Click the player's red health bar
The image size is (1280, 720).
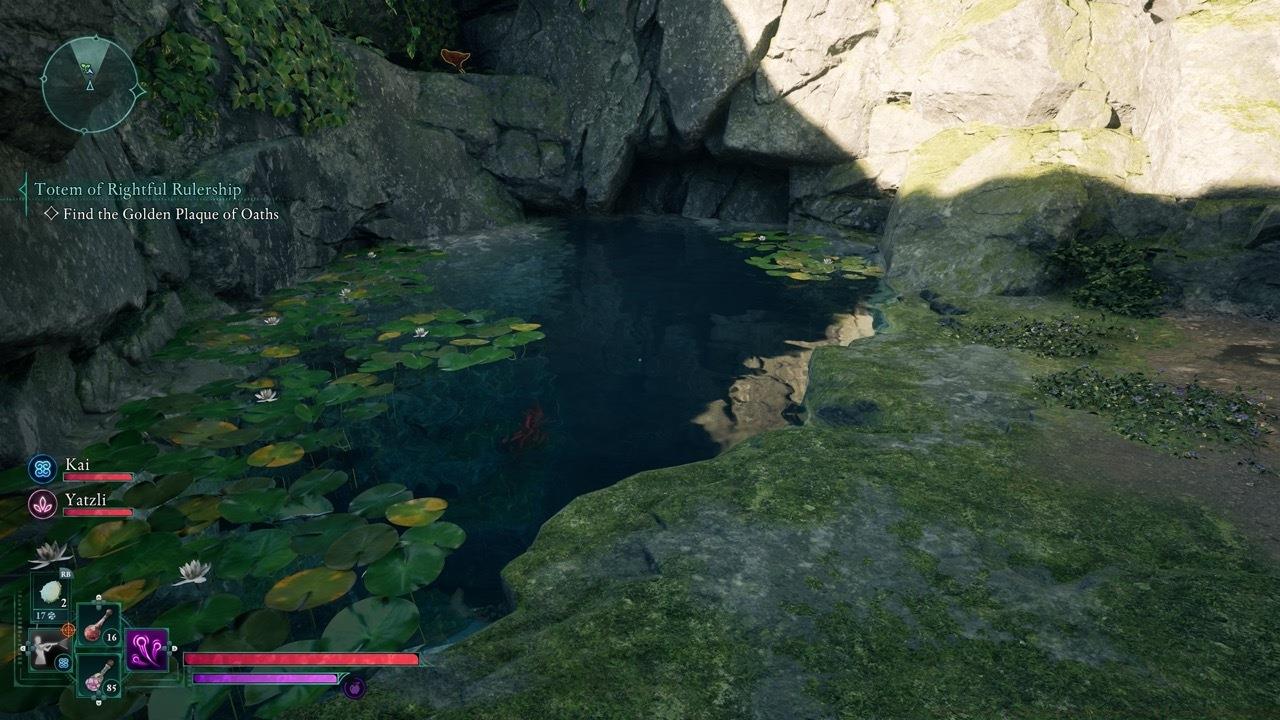(x=298, y=659)
